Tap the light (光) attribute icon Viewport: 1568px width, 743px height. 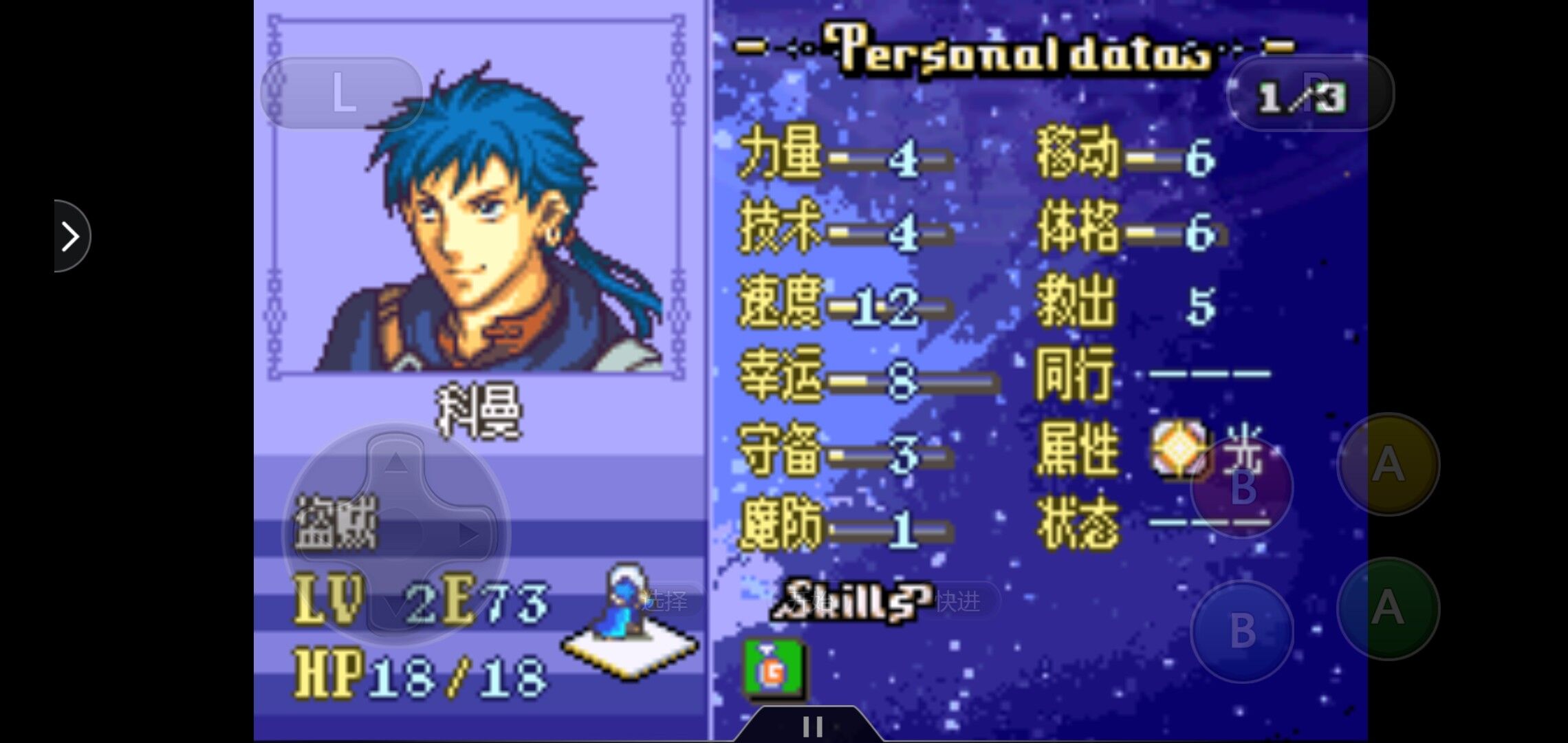[x=1179, y=449]
